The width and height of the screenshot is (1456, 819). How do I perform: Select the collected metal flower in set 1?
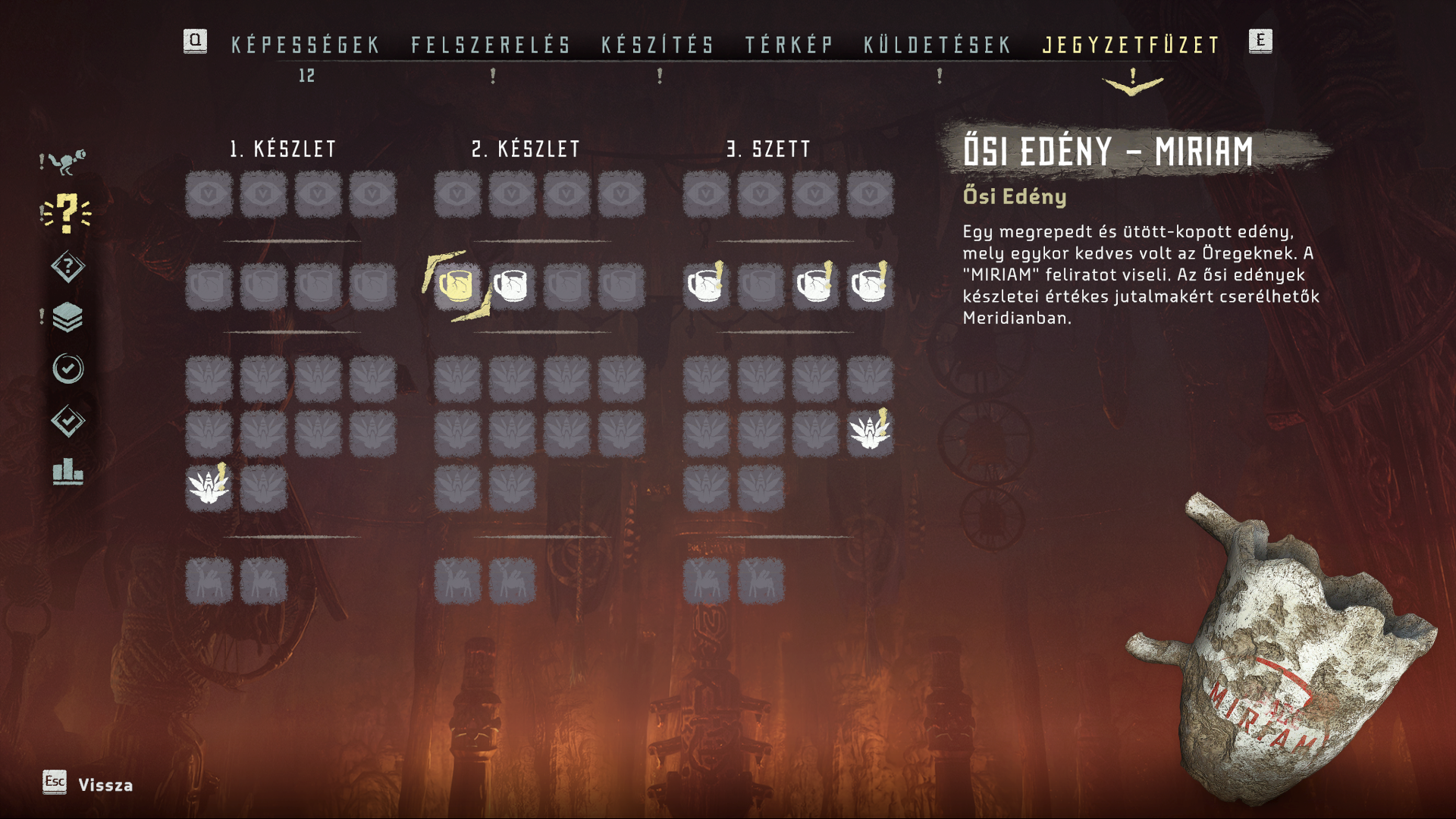pyautogui.click(x=209, y=487)
